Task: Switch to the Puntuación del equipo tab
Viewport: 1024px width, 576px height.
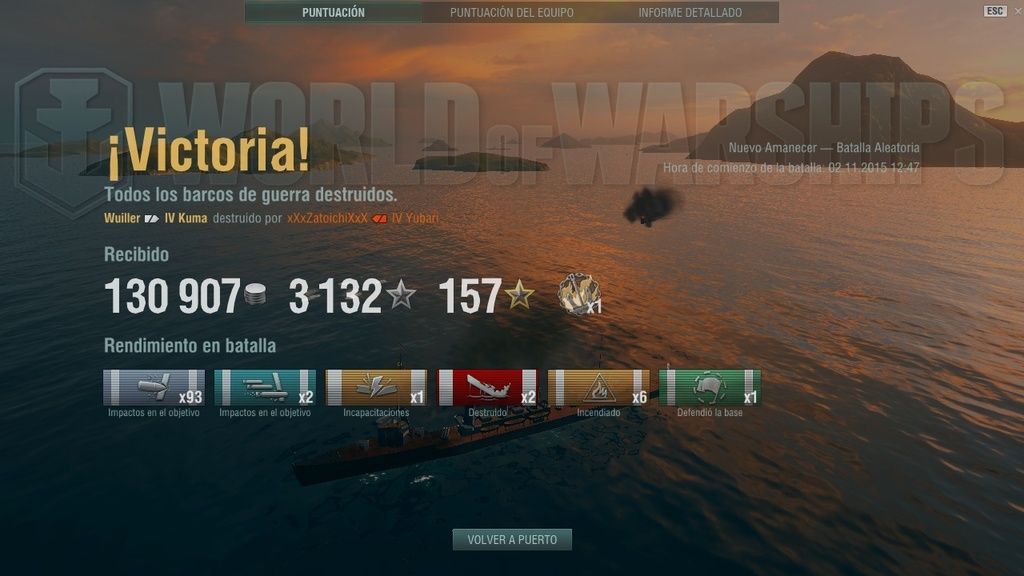Action: [511, 13]
